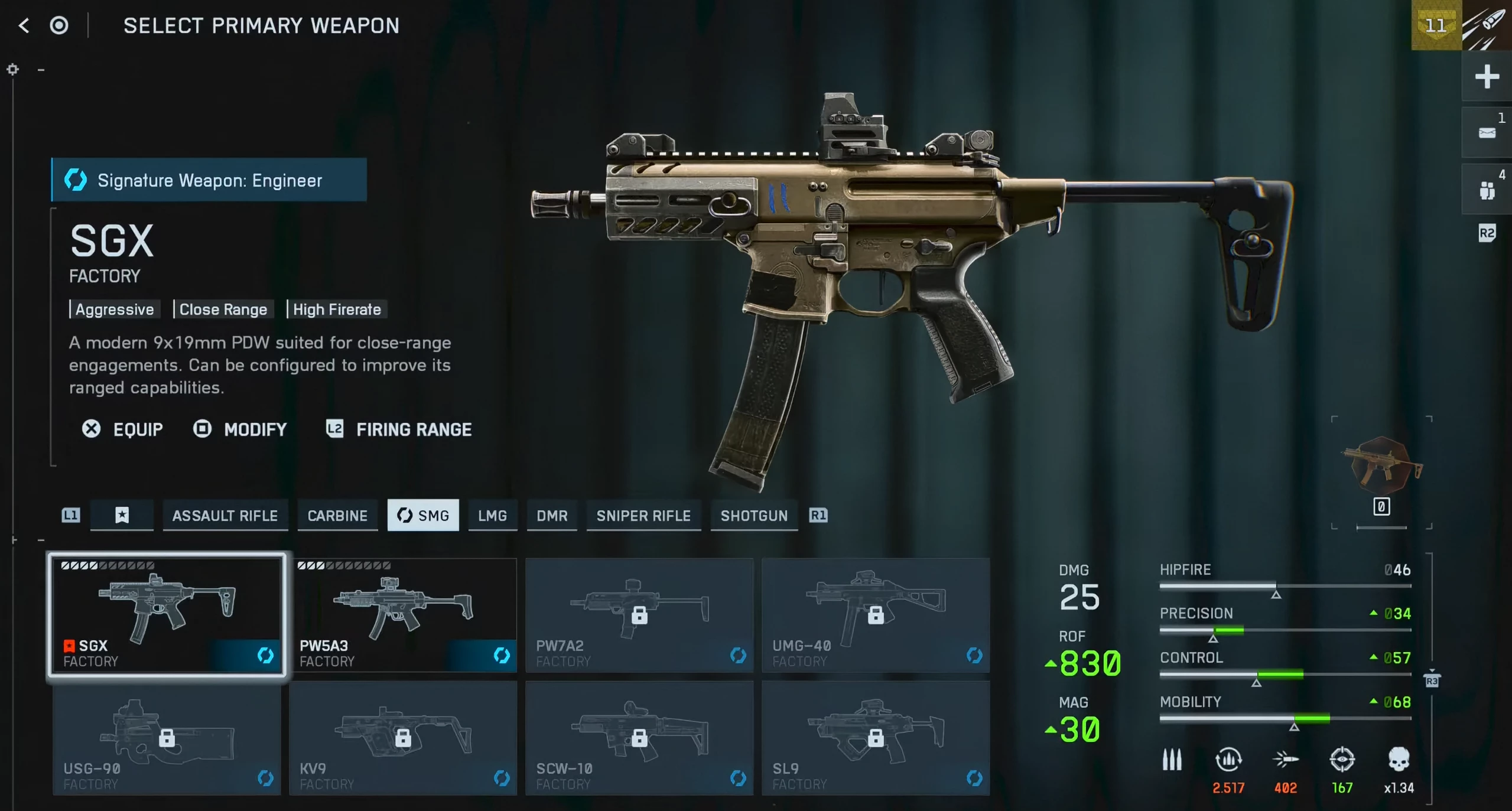
Task: Go back using the arrow in header
Action: (24, 25)
